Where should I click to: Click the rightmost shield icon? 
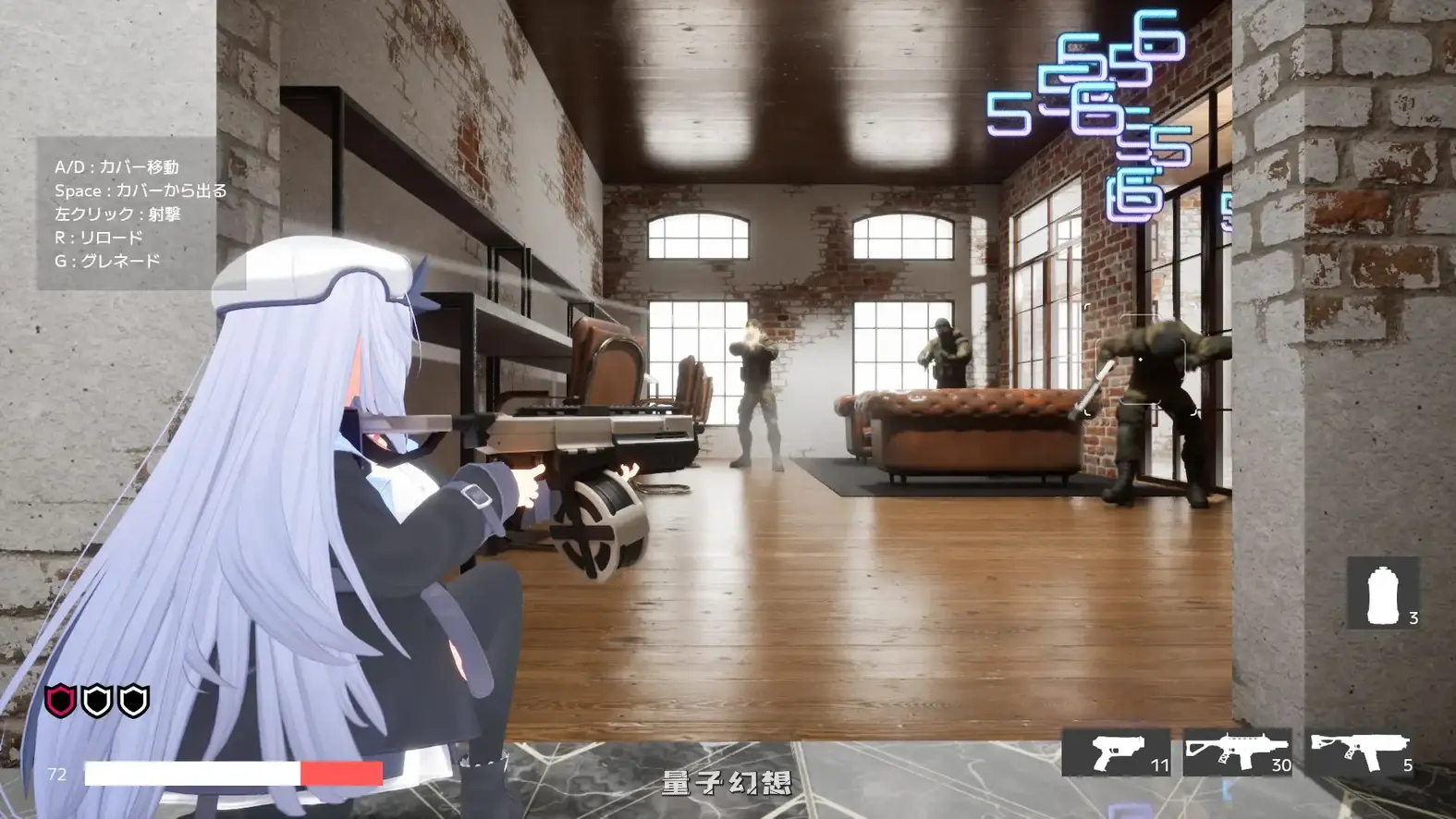(132, 698)
